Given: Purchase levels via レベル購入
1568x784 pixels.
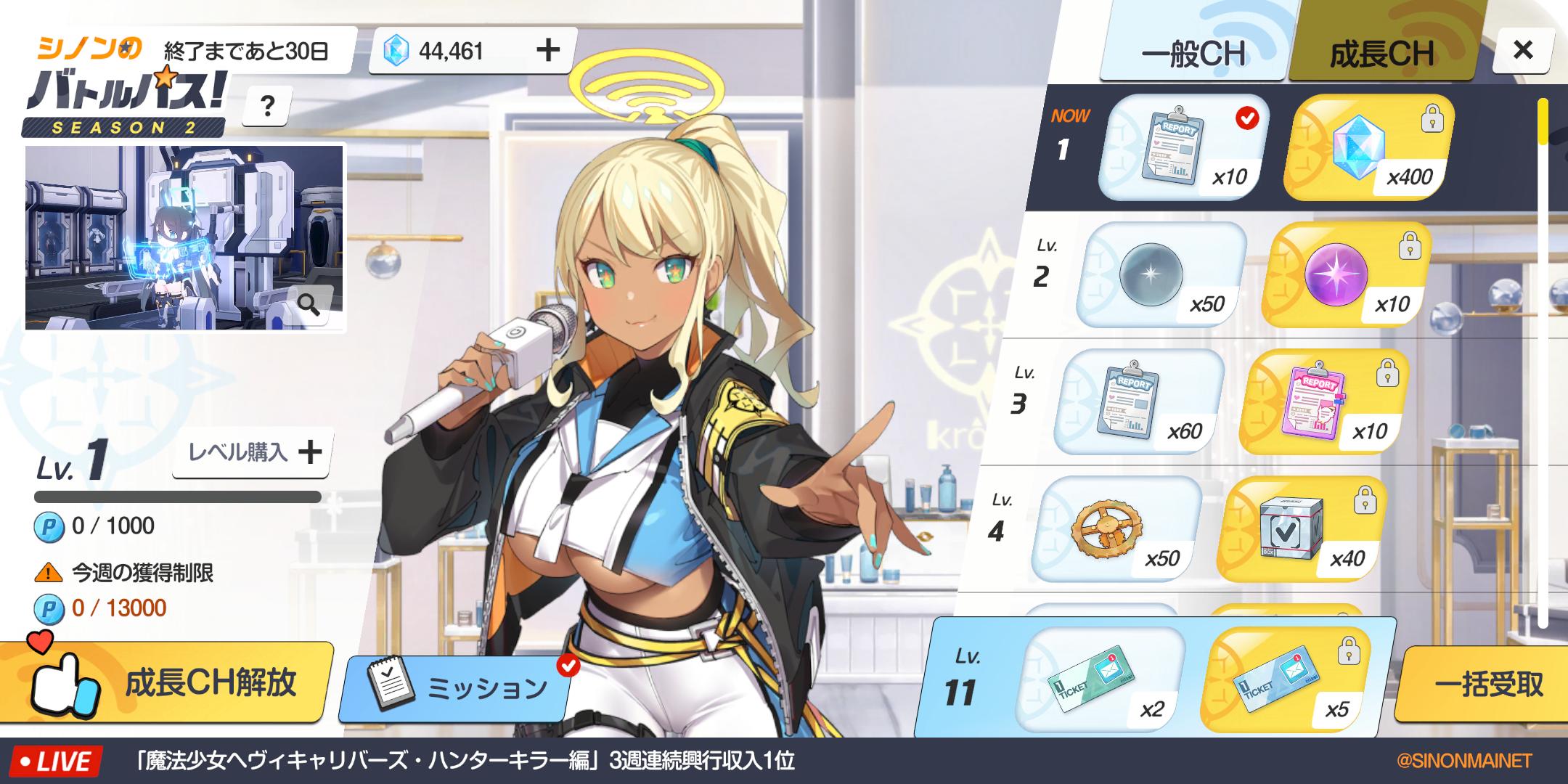Looking at the screenshot, I should pos(253,453).
